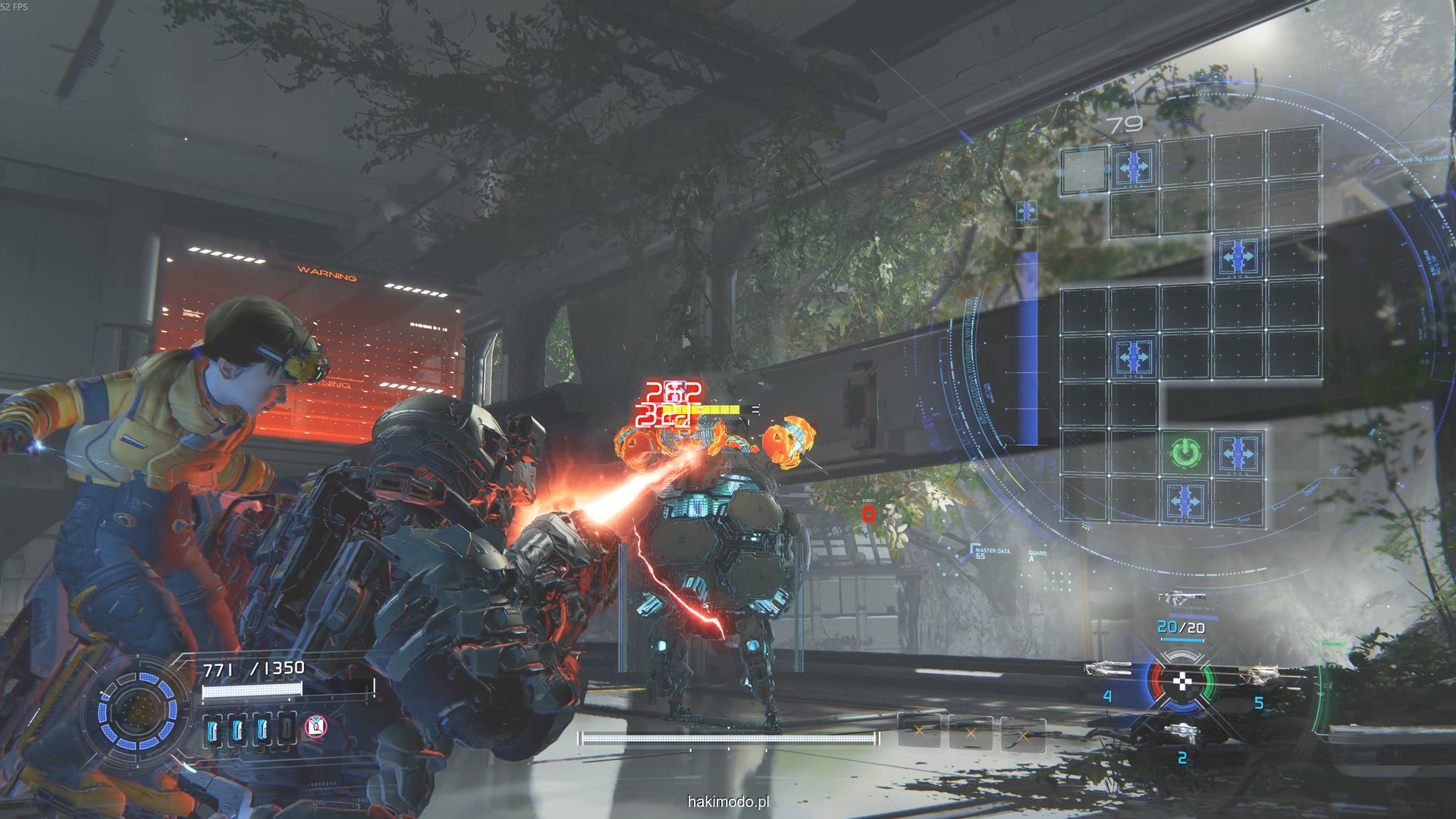This screenshot has height=819, width=1456.
Task: Select the empty dark repair cartridge slot
Action: pos(287,729)
